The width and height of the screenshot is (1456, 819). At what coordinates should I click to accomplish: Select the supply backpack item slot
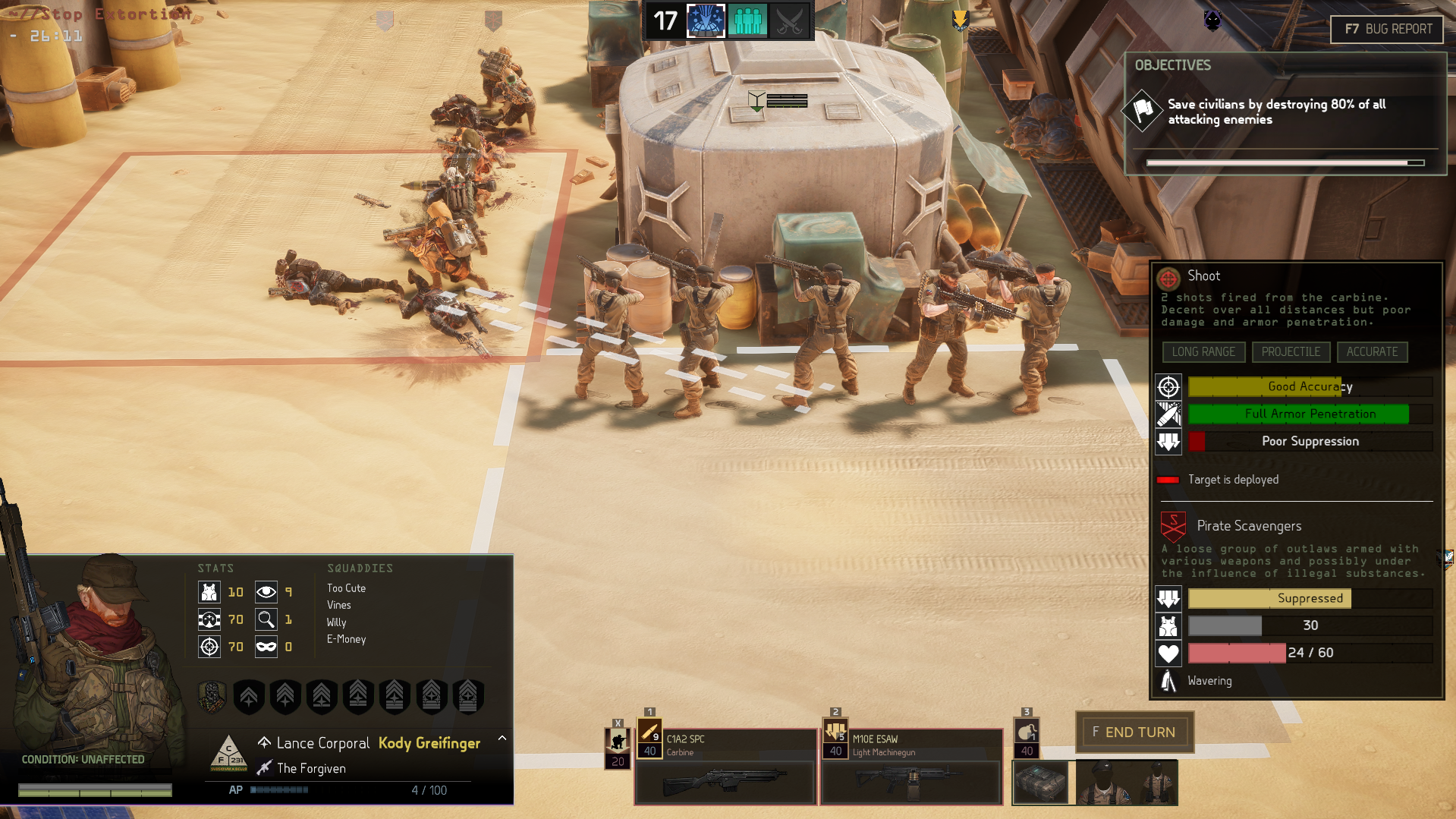point(1040,783)
